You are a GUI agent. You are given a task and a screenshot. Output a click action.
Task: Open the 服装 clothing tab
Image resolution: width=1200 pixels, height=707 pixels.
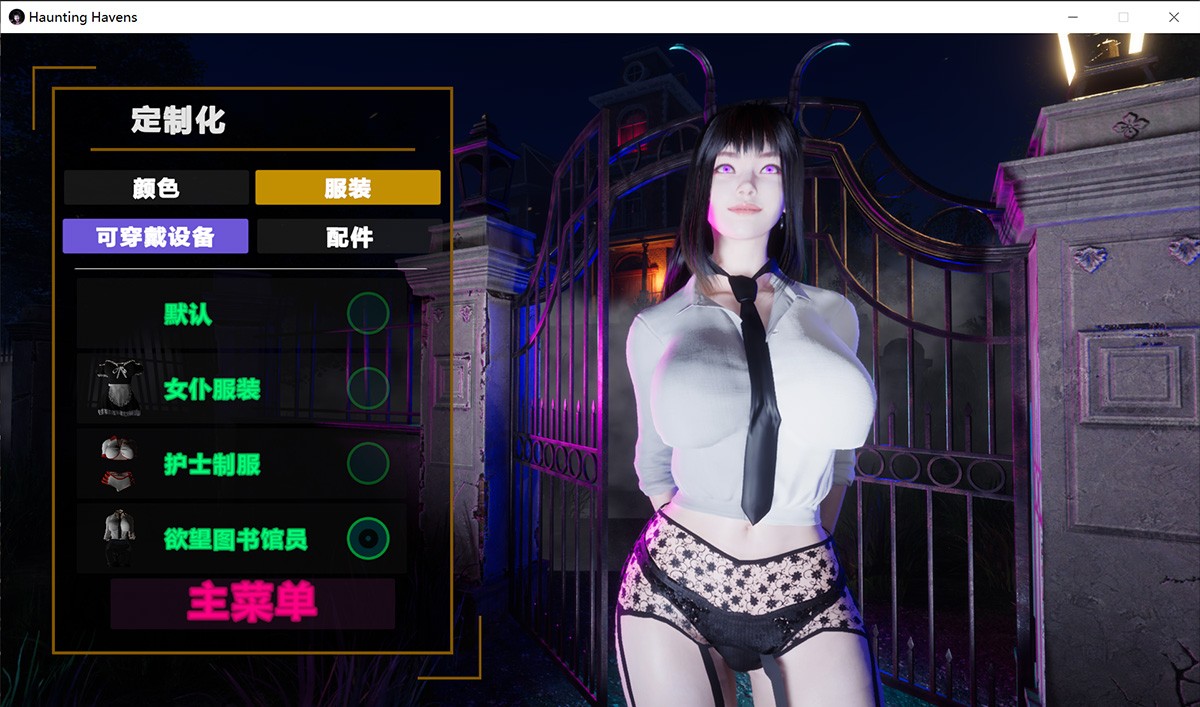click(348, 187)
